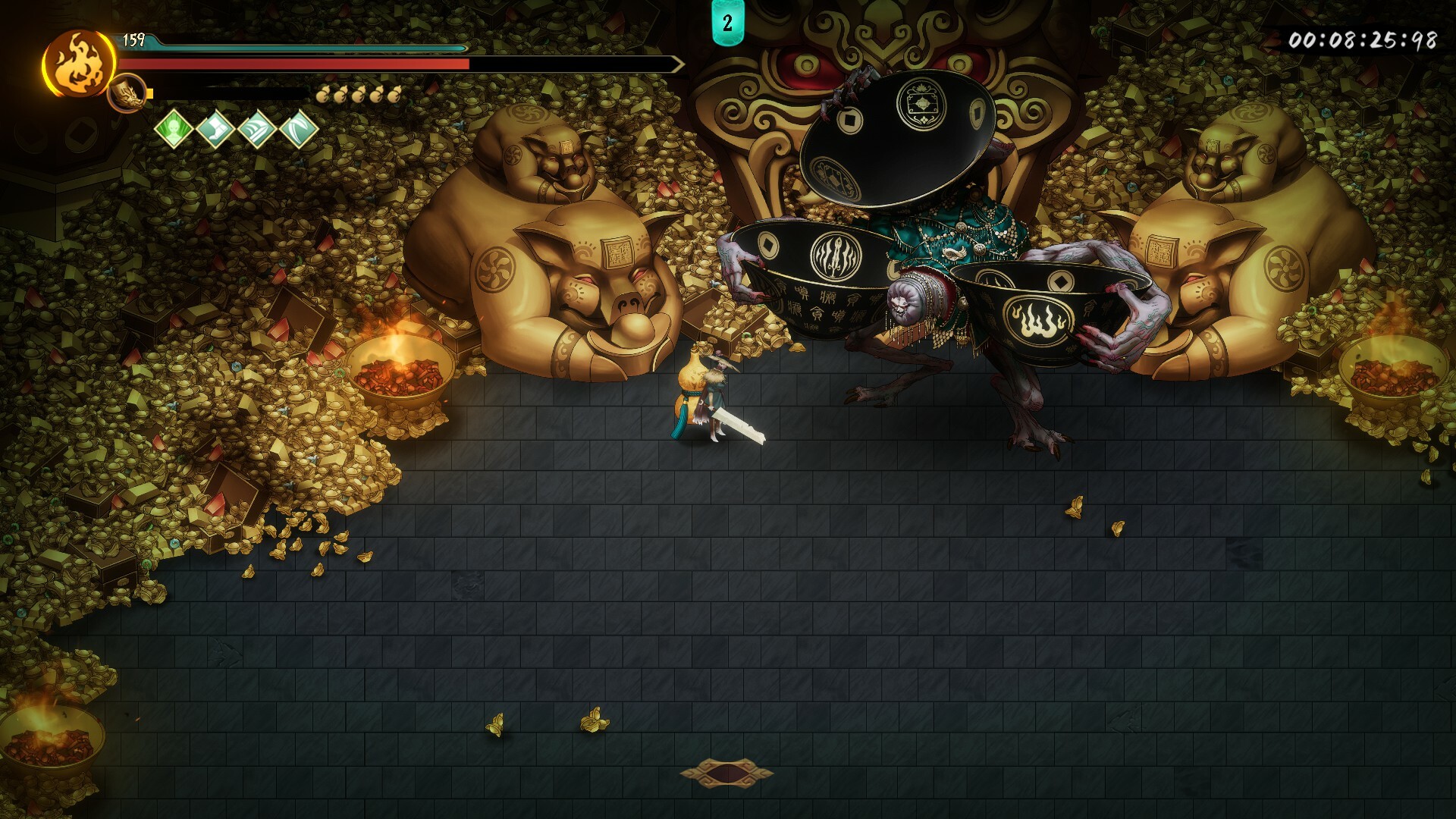Click the first gourd flask charge icon
The height and width of the screenshot is (819, 1456).
point(325,93)
